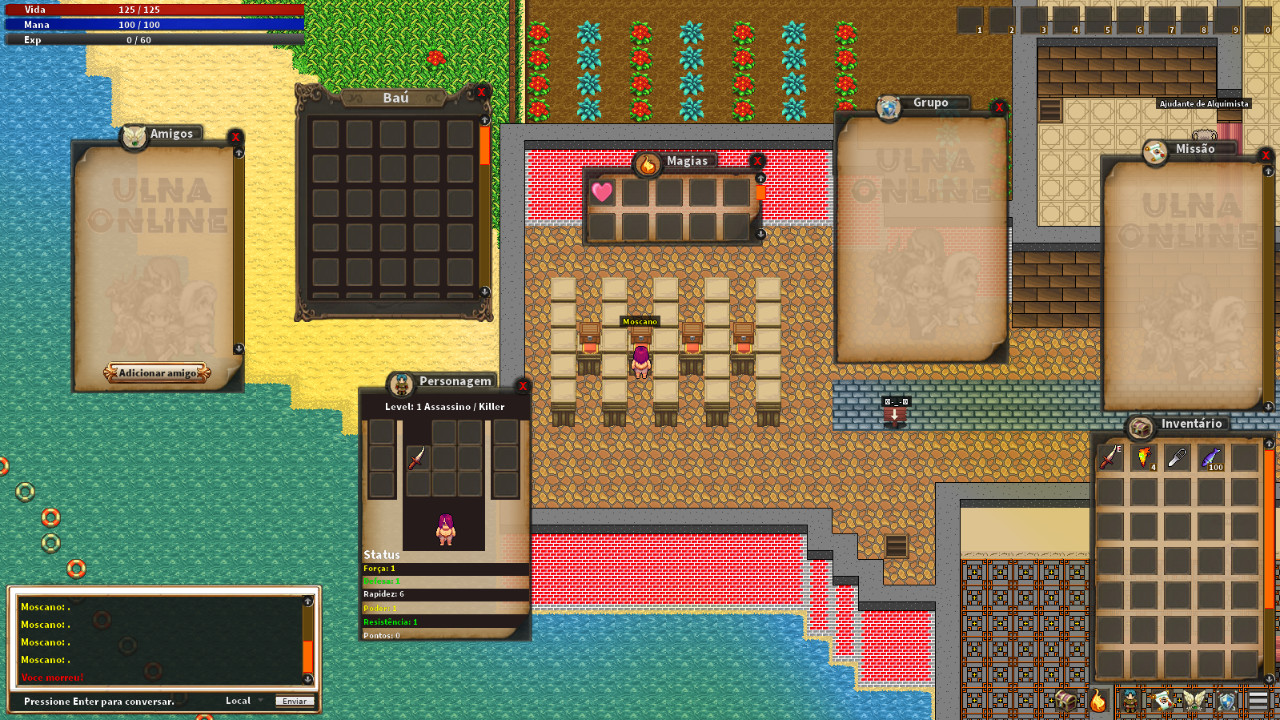Viewport: 1280px width, 720px height.
Task: Open the hamburger menu at the hotbar end
Action: coord(1256,698)
